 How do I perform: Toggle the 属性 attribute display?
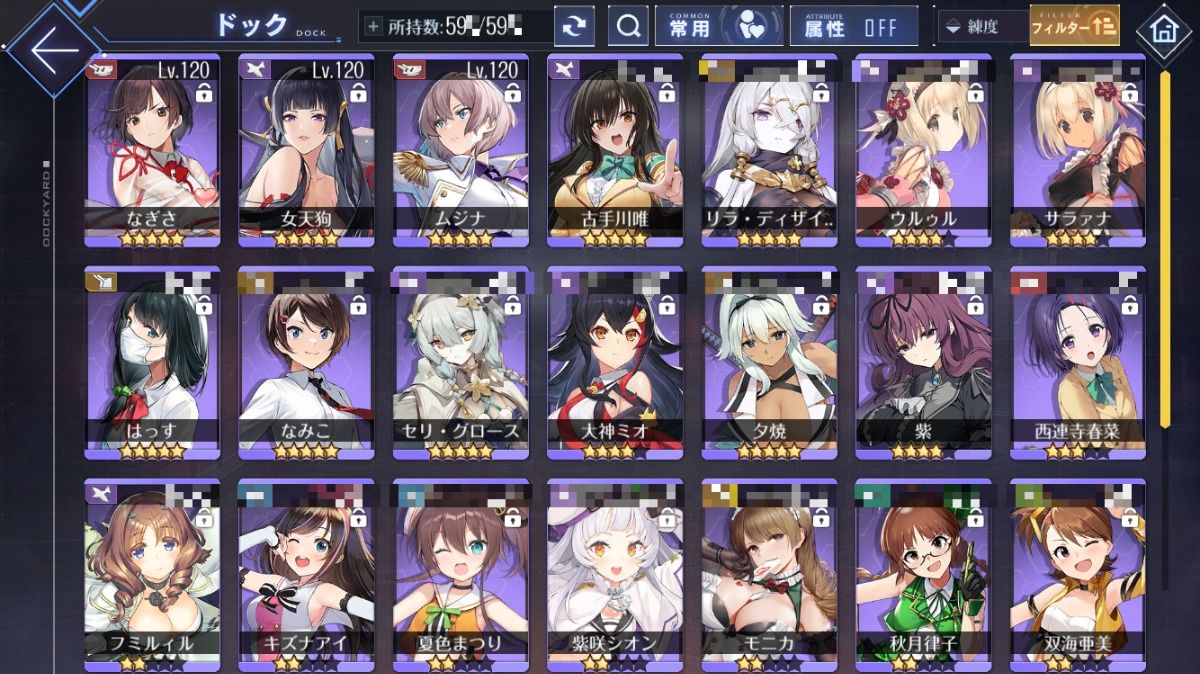[852, 27]
